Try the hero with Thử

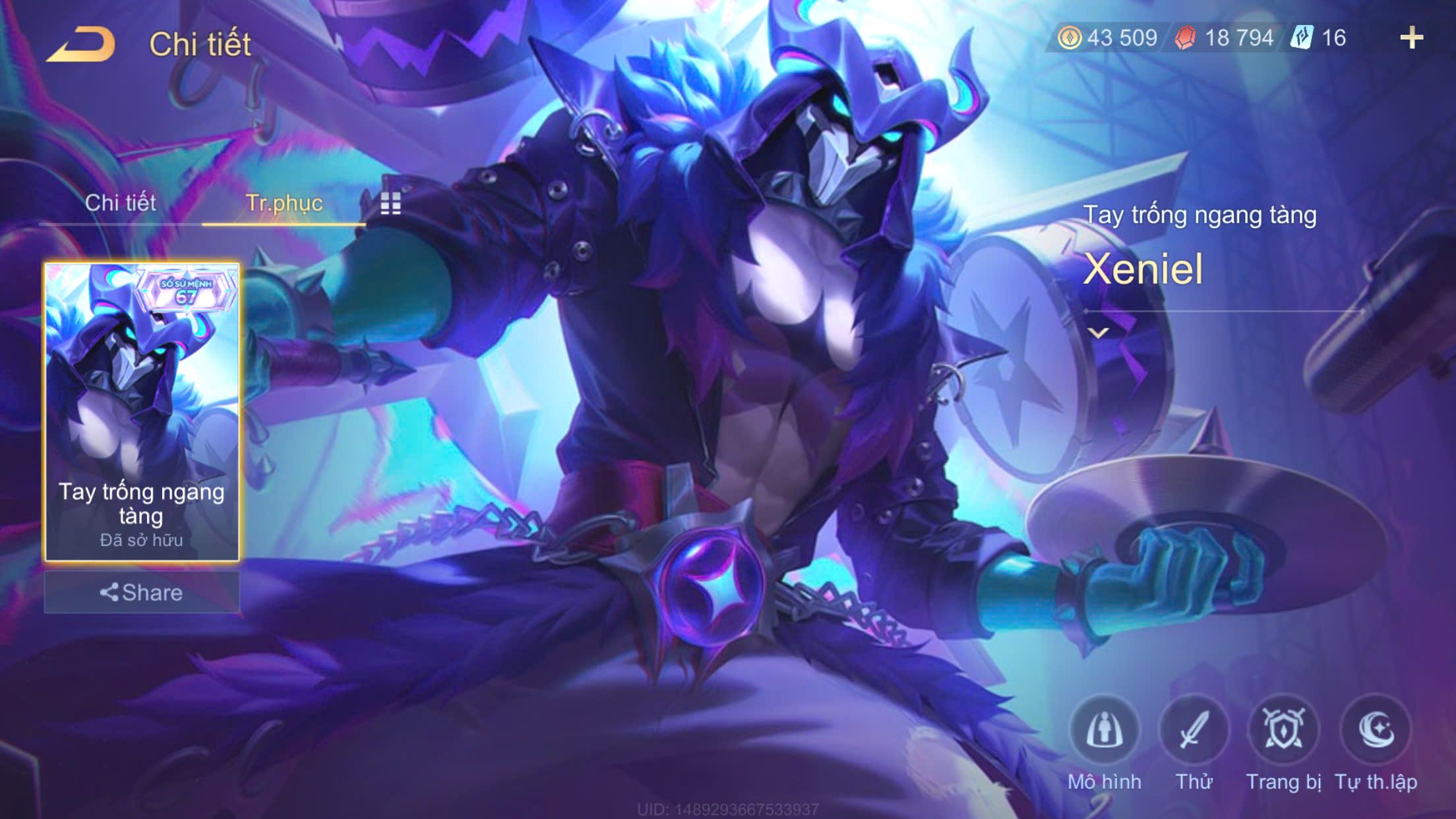pos(1194,730)
